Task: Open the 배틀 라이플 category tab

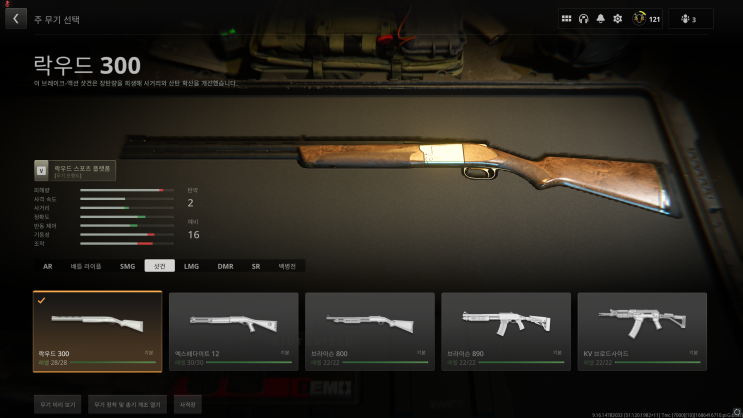Action: [85, 266]
